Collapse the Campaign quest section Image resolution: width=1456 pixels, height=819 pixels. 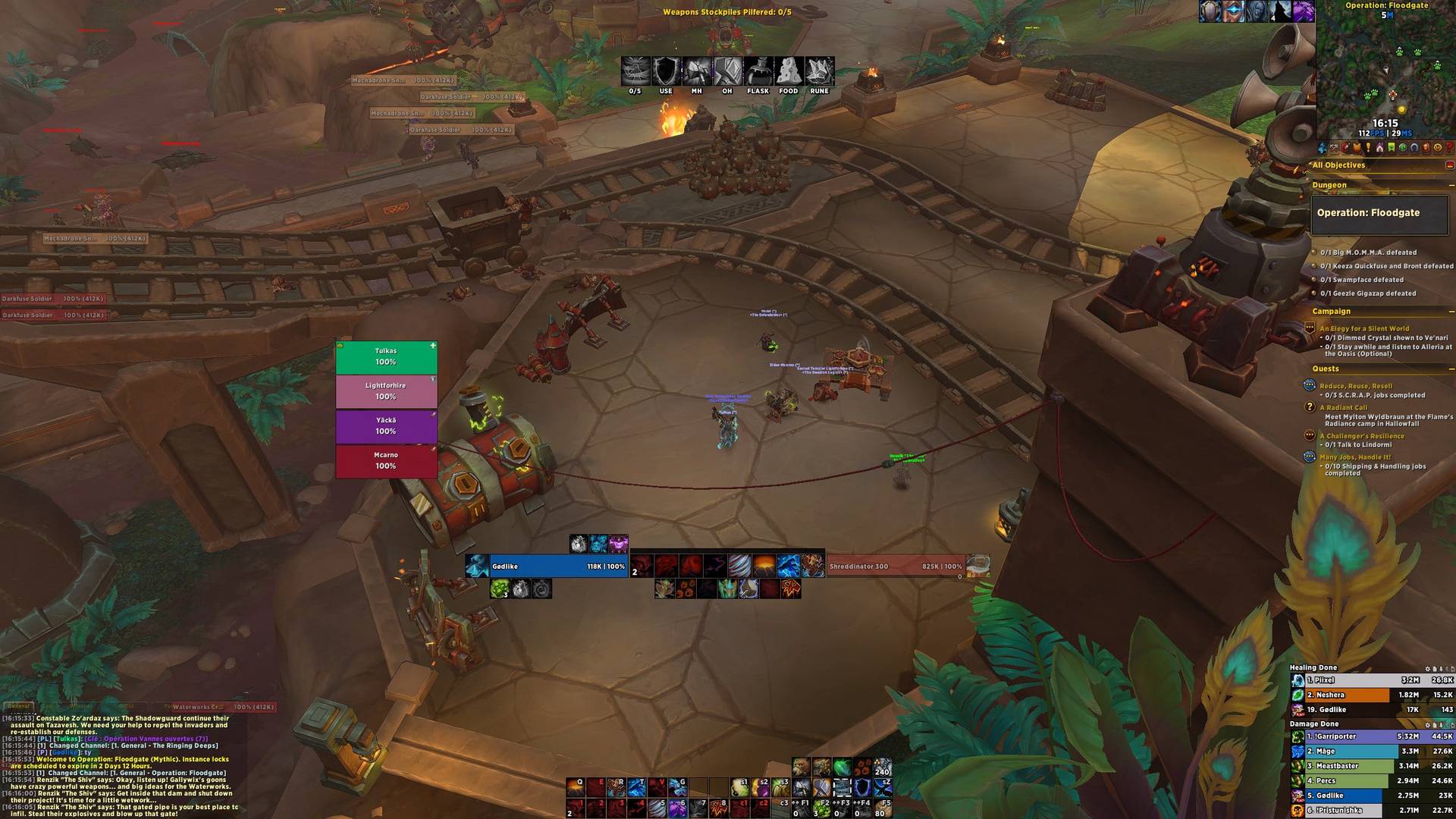[1451, 312]
